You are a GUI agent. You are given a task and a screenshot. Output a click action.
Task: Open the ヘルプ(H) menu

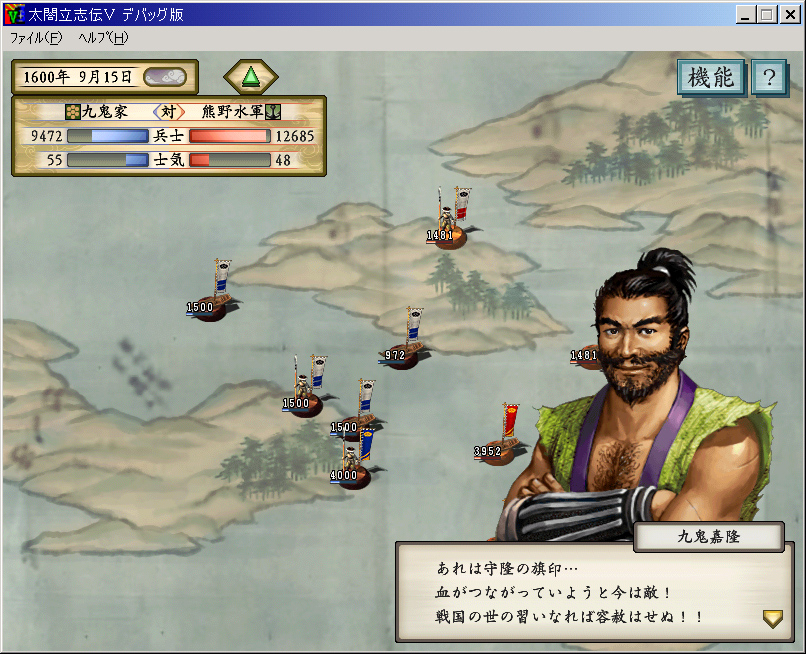[103, 38]
